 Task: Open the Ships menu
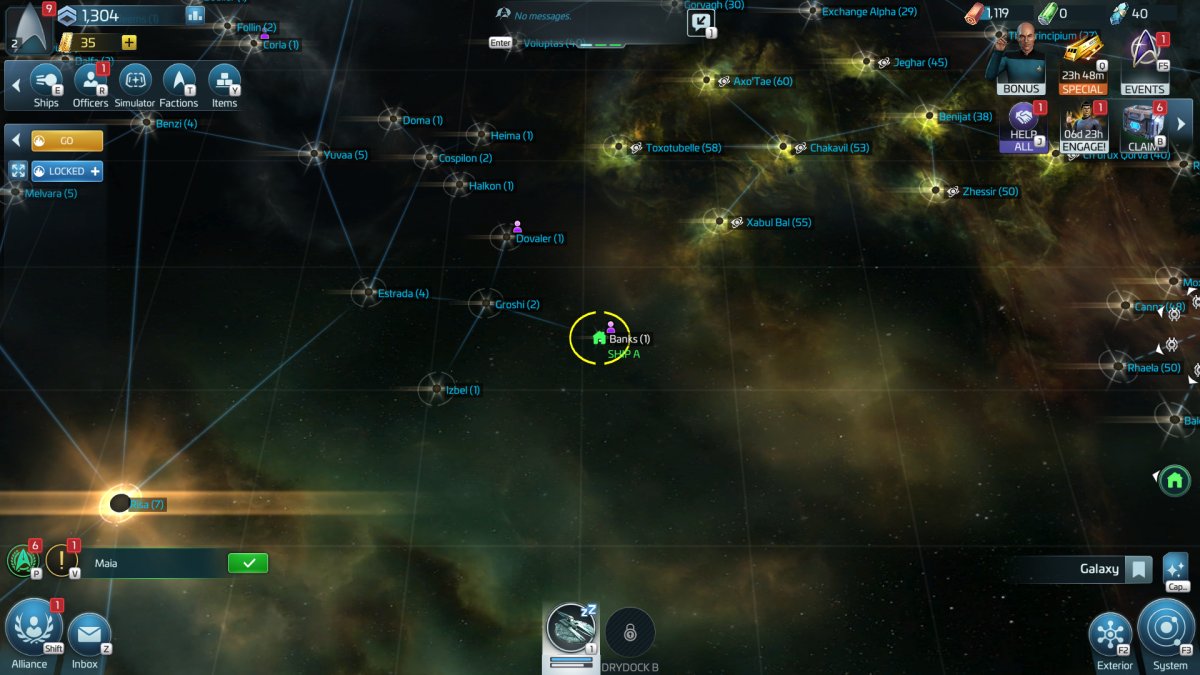point(46,83)
